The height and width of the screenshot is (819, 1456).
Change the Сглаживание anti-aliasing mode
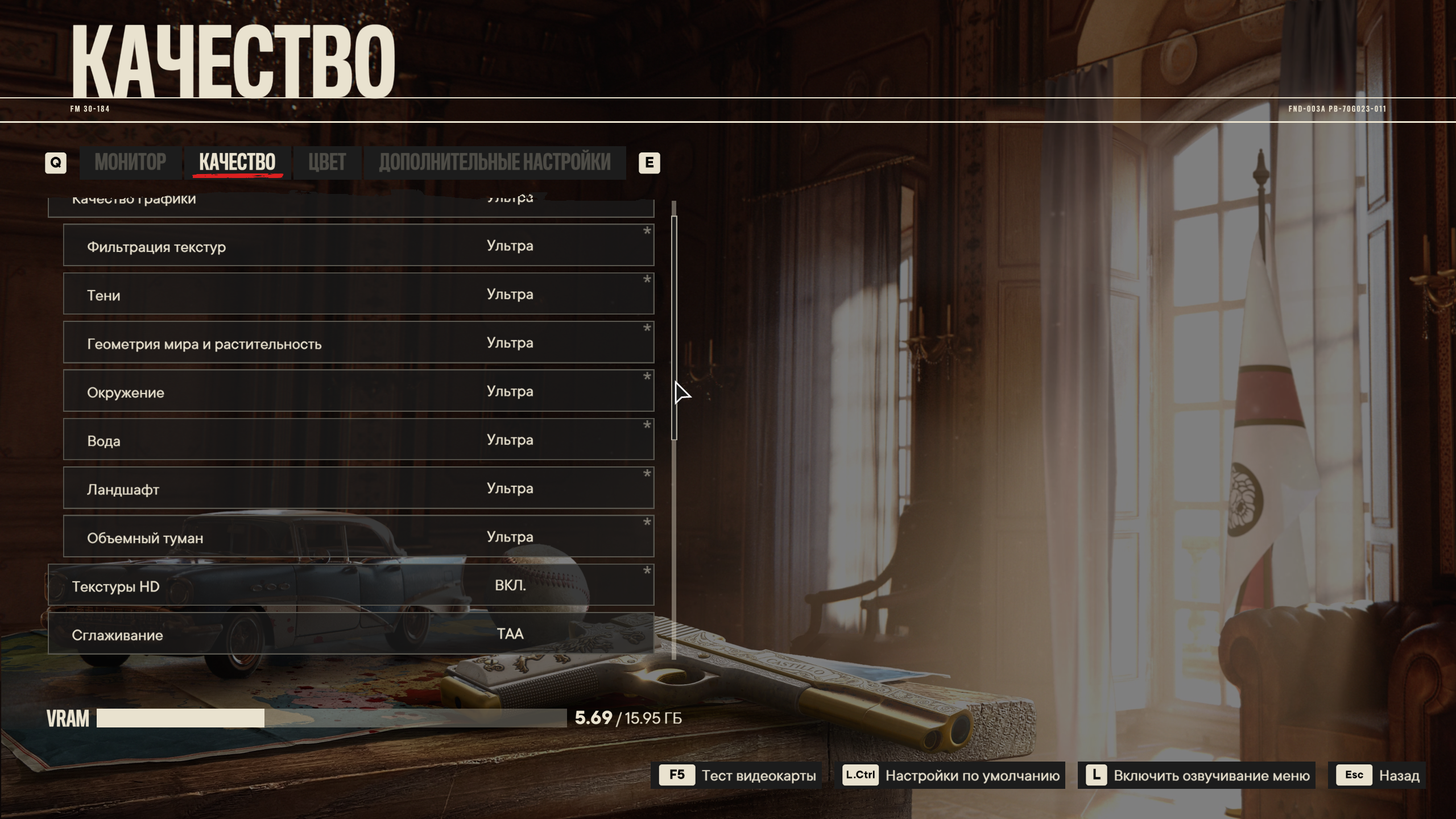click(351, 634)
